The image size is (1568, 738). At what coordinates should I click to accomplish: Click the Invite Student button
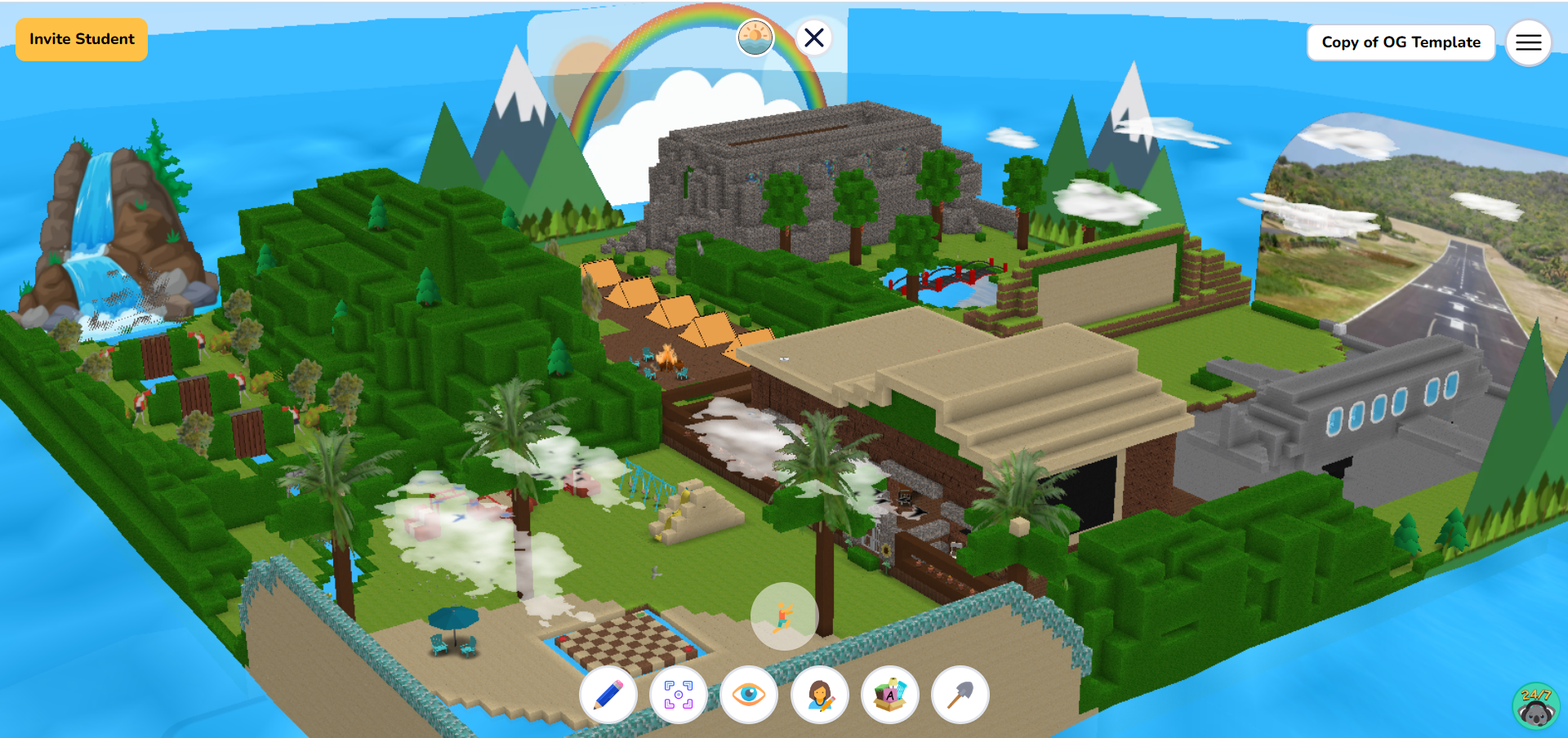(81, 38)
